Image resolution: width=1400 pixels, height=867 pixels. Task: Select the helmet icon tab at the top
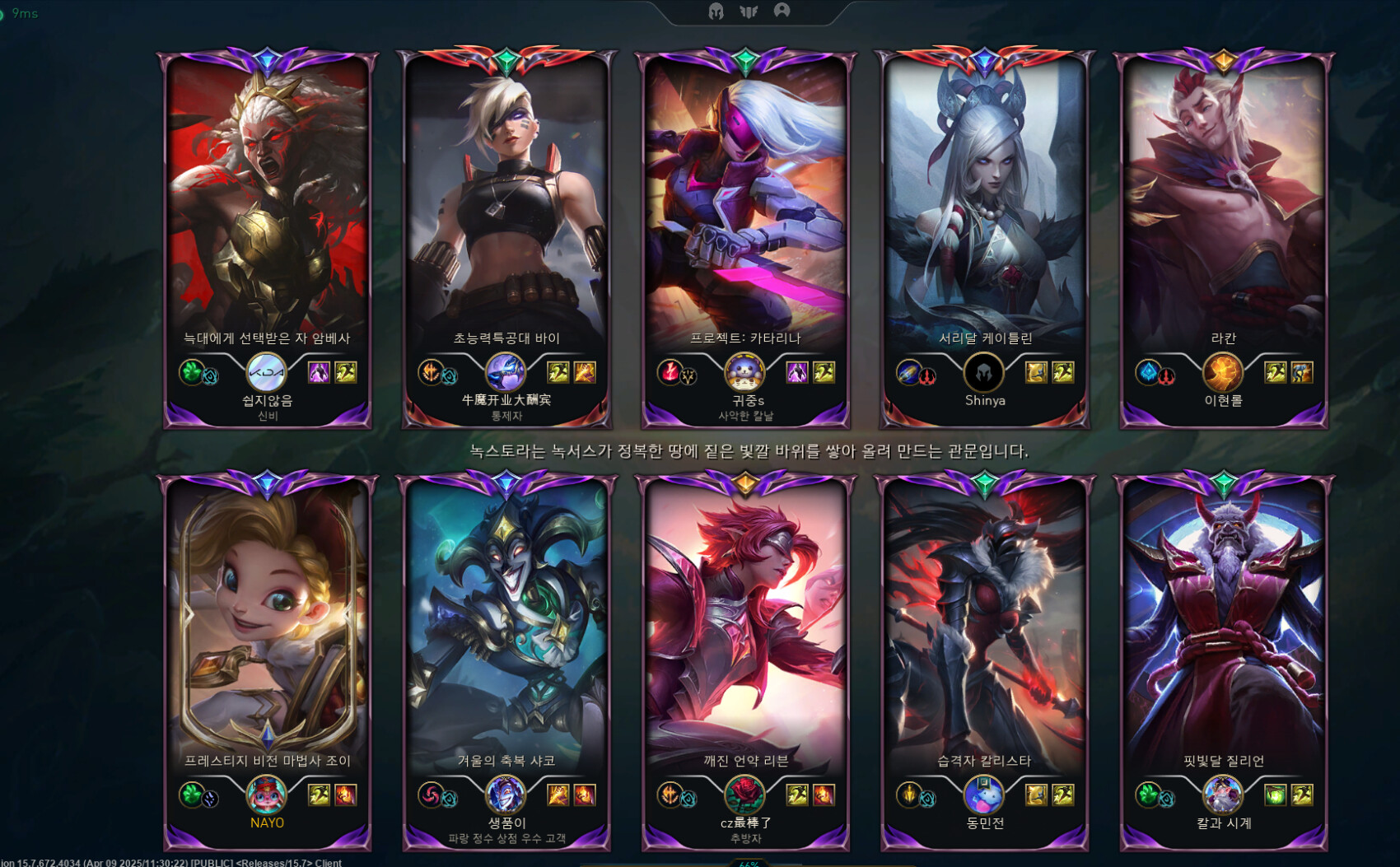pos(716,12)
